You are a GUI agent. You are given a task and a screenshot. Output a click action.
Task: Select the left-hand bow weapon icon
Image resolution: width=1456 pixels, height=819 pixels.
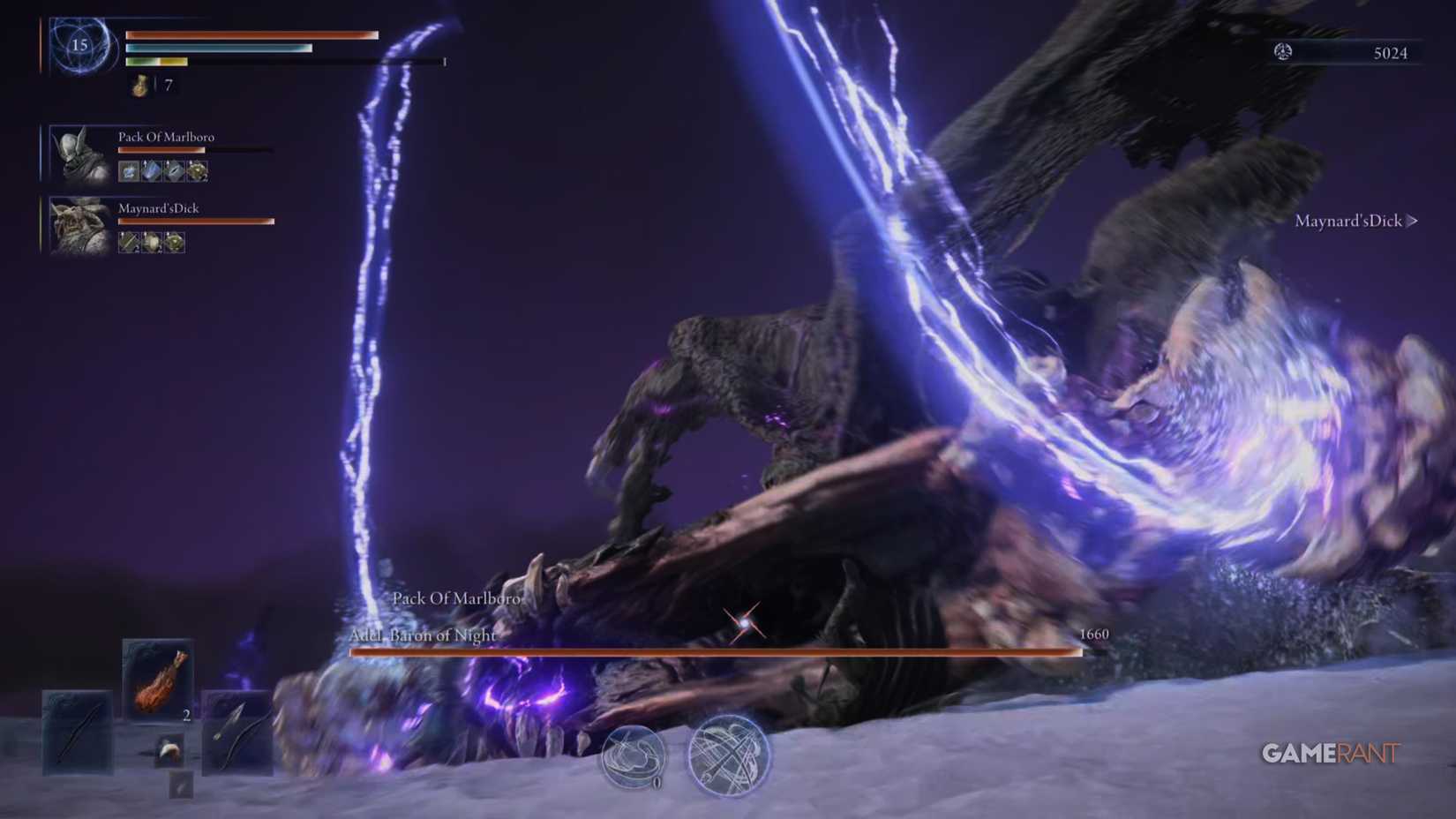(x=78, y=733)
